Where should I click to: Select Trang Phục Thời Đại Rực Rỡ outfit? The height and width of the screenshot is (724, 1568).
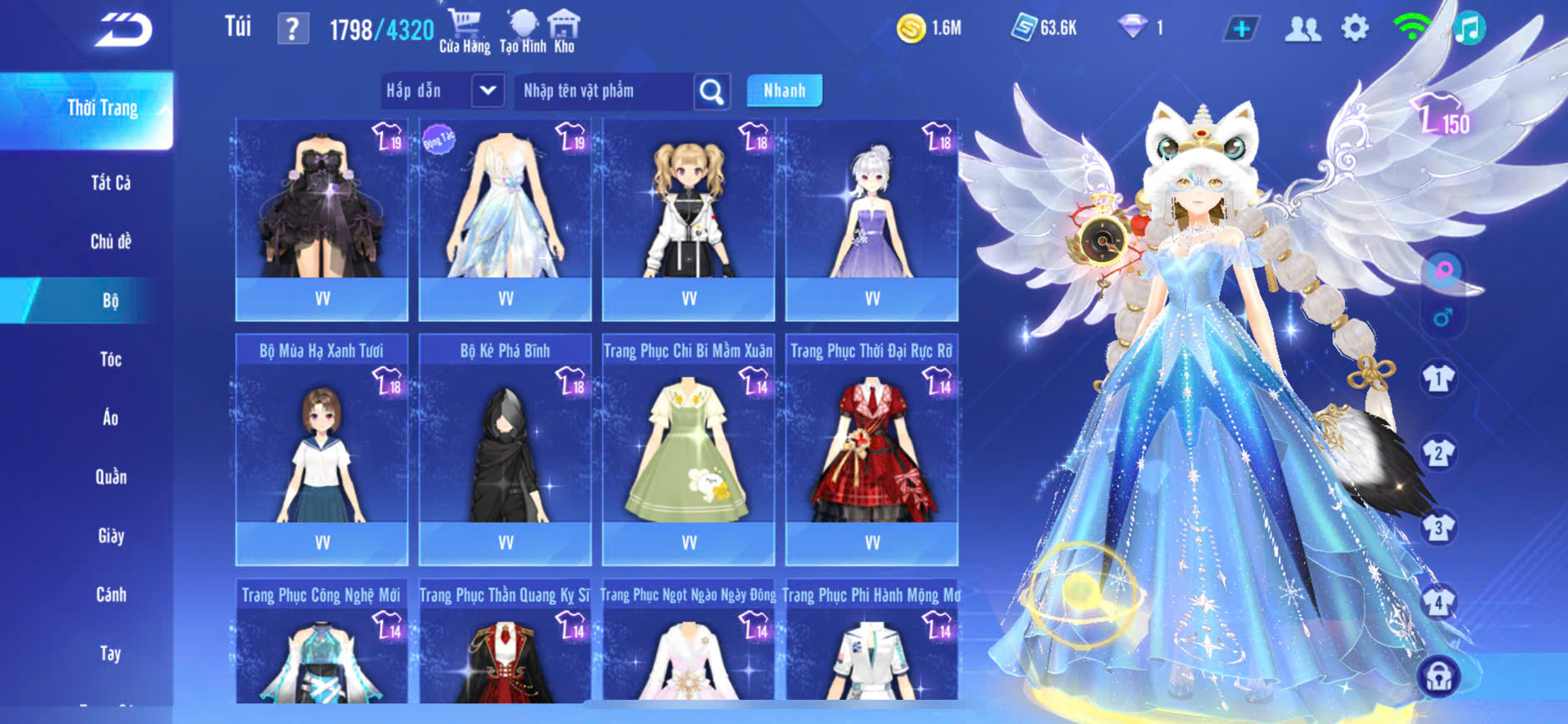coord(872,449)
